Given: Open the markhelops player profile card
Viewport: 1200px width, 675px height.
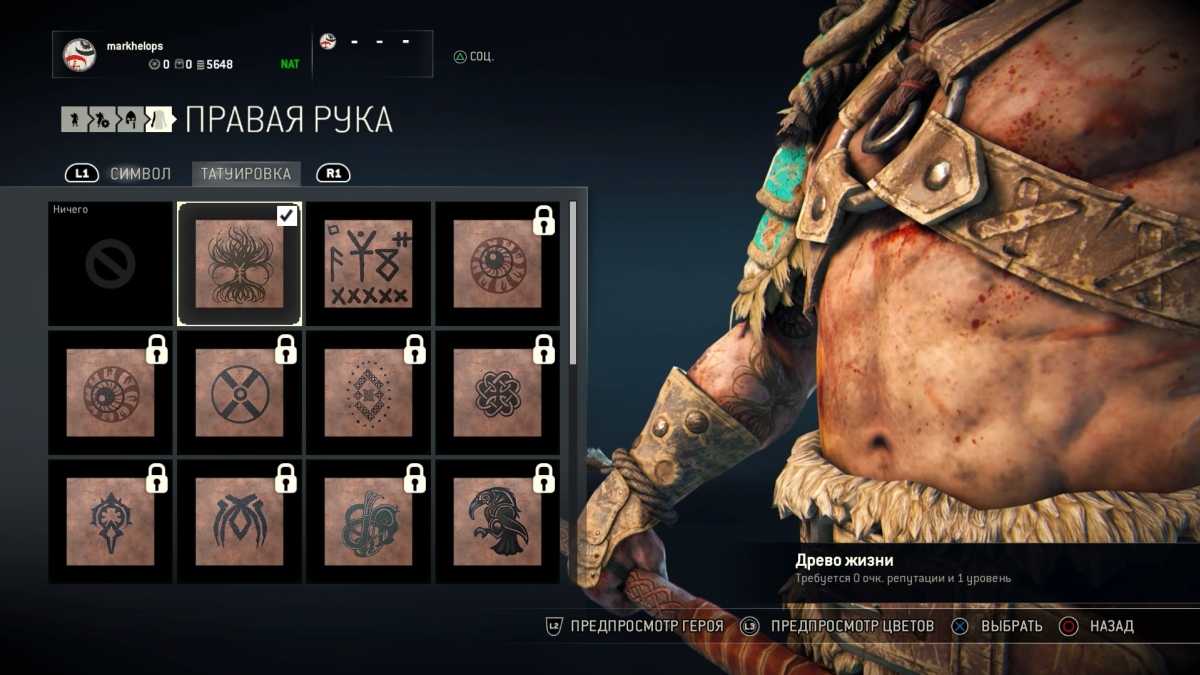Looking at the screenshot, I should 180,55.
